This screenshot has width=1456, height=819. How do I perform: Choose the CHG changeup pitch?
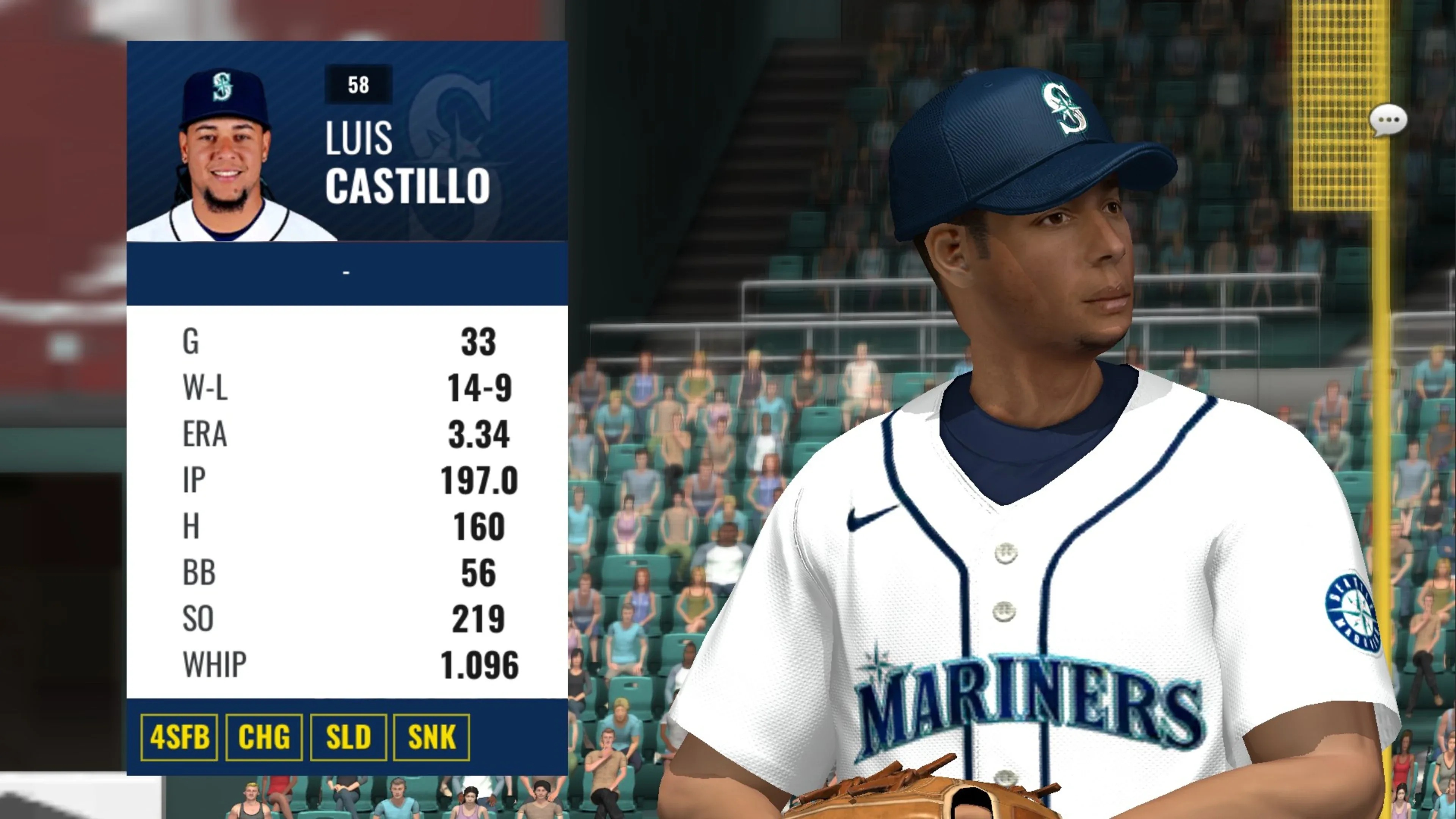coord(264,737)
